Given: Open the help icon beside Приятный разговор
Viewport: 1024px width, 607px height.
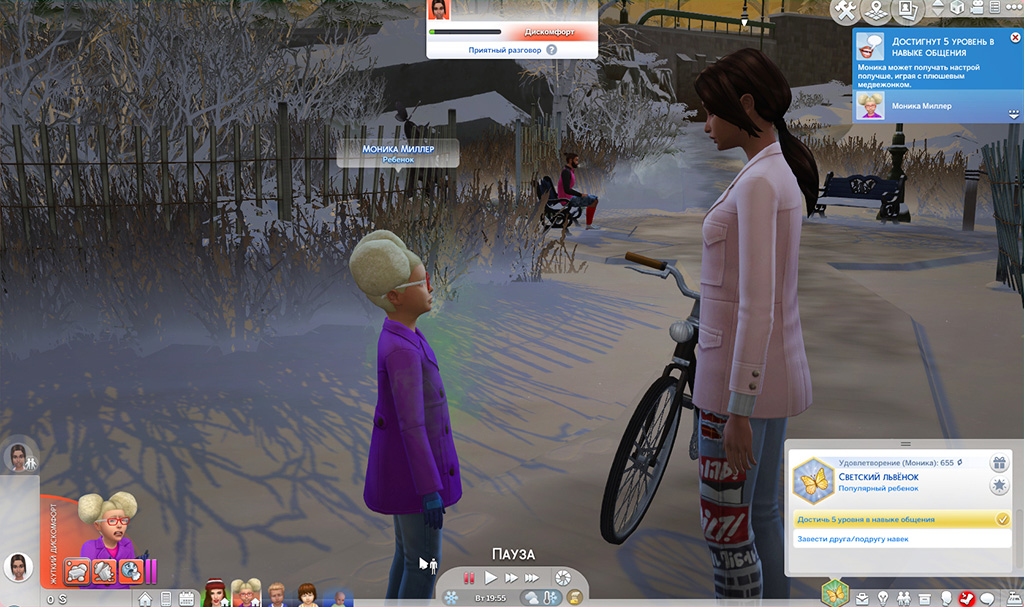Looking at the screenshot, I should click(551, 49).
